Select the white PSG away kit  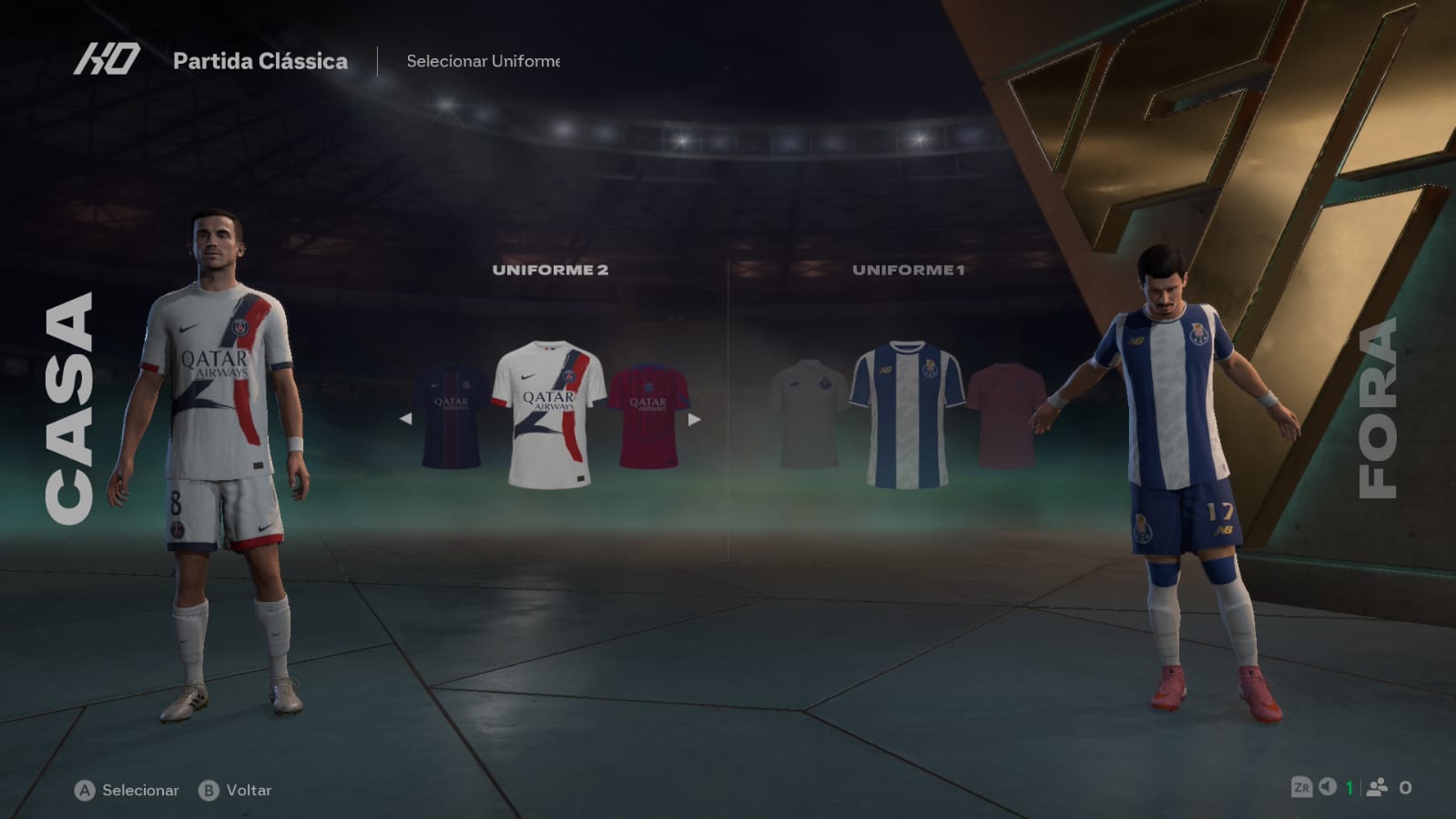click(x=548, y=415)
